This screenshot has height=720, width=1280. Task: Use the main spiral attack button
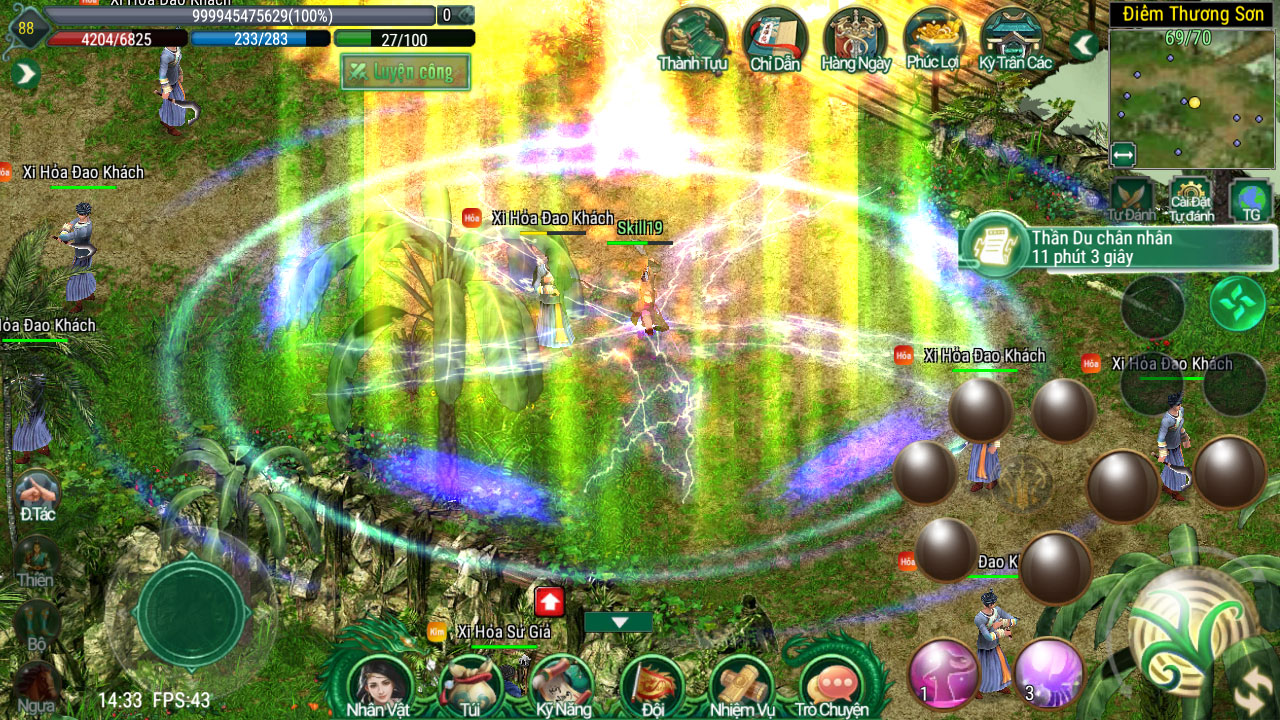click(x=1192, y=625)
